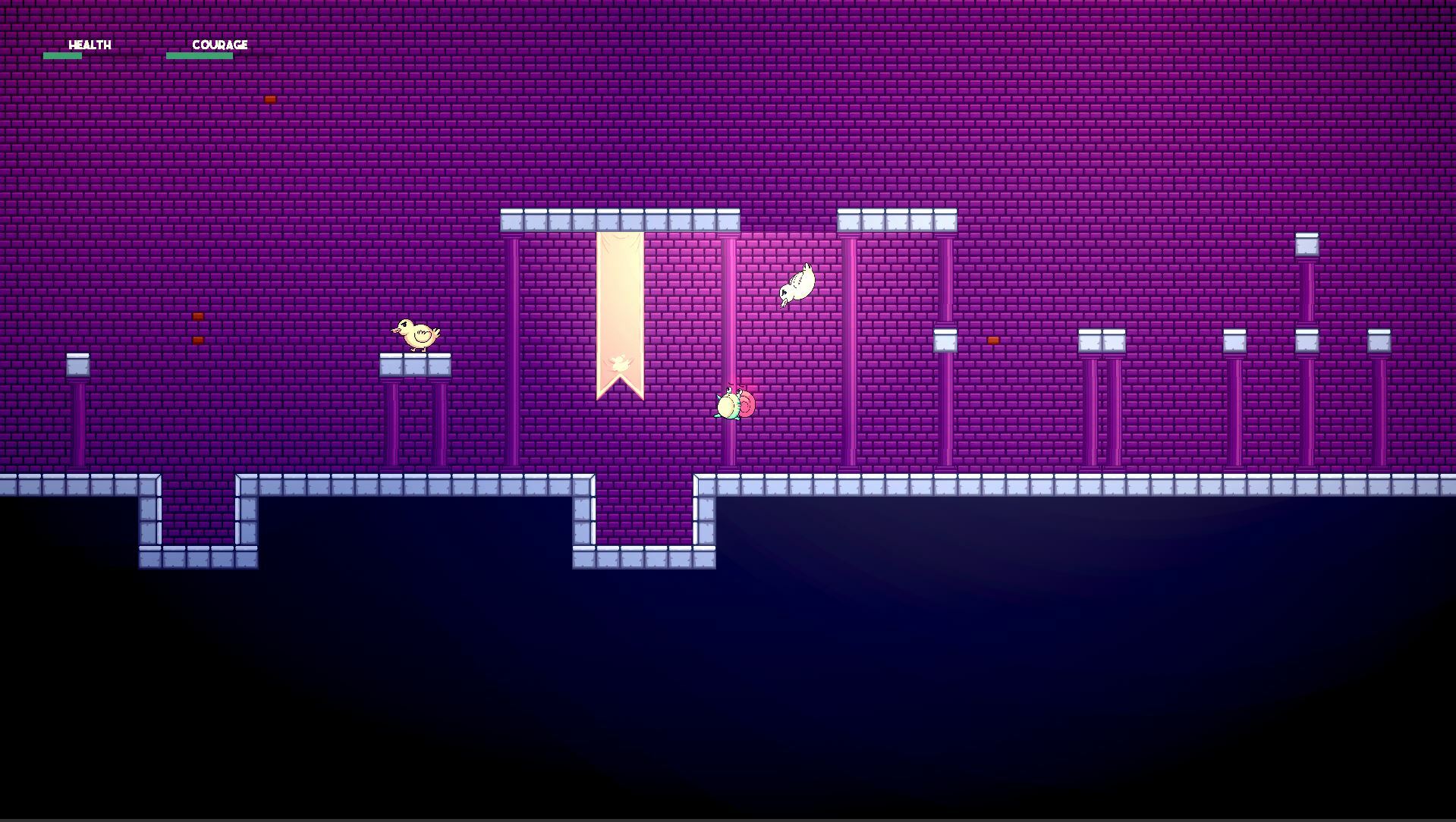
Task: Click the orange block near the top left
Action: click(270, 99)
